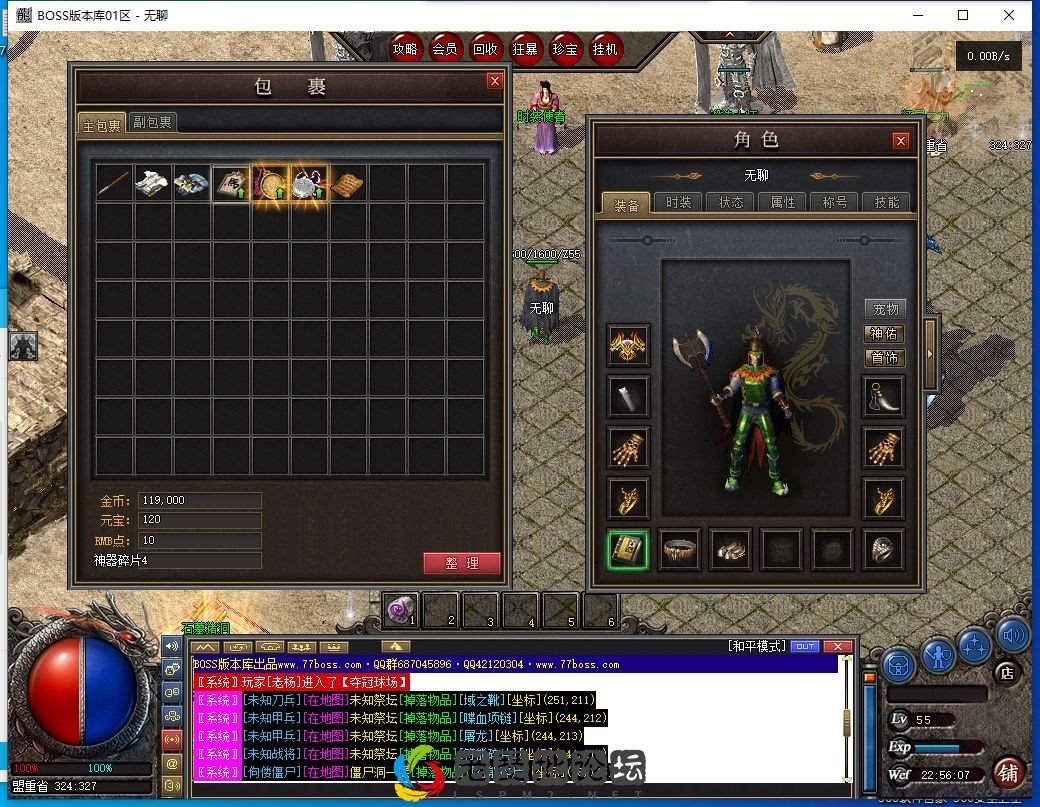The image size is (1040, 807).
Task: Select the equipped book slot
Action: [628, 549]
